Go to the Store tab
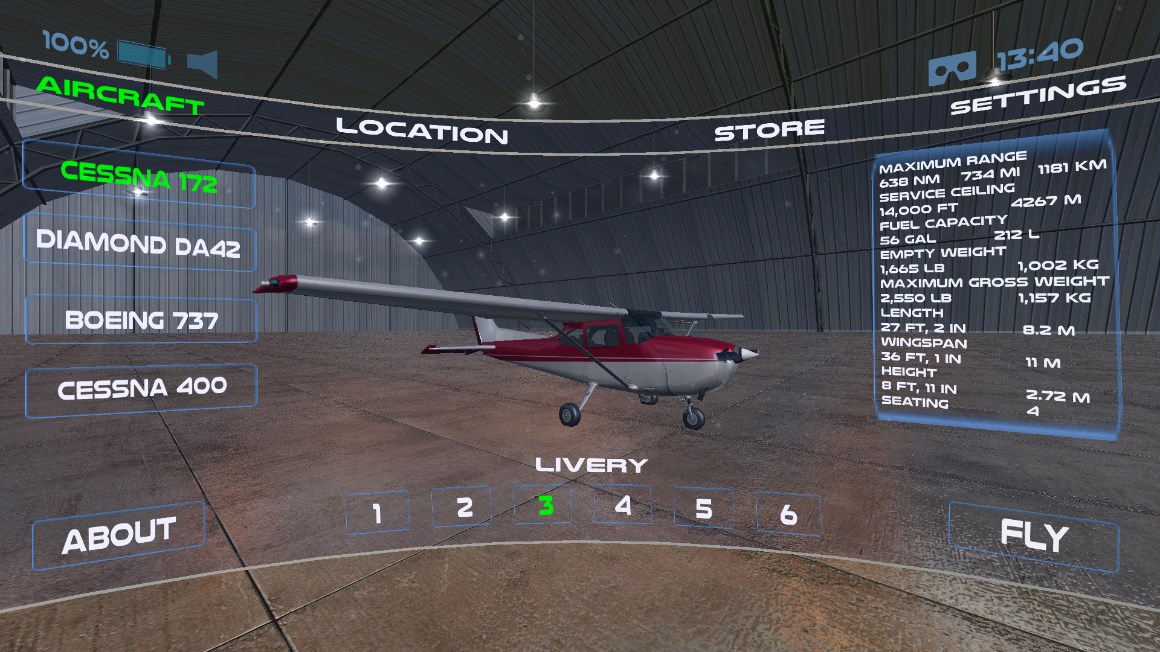 (x=769, y=130)
